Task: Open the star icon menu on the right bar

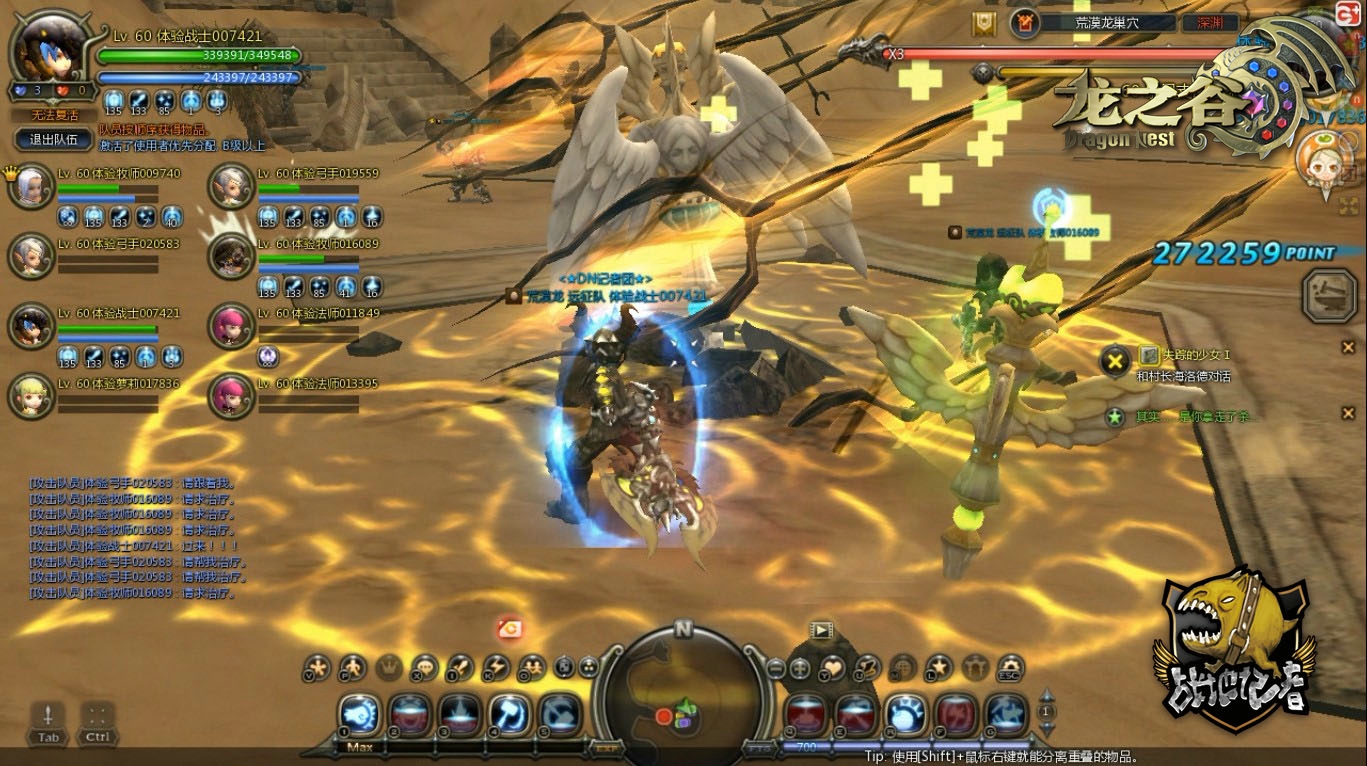Action: (939, 668)
